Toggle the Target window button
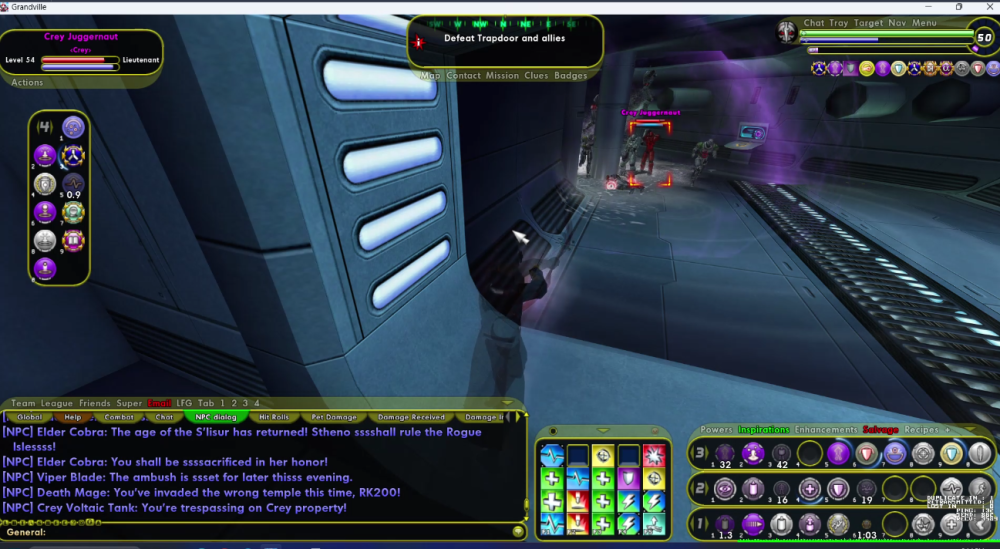This screenshot has width=1000, height=549. click(x=868, y=23)
